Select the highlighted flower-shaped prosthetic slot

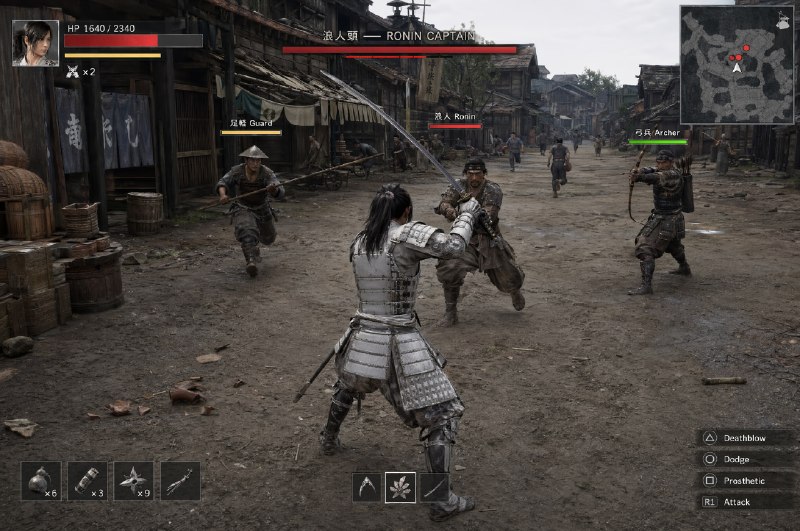[x=401, y=487]
